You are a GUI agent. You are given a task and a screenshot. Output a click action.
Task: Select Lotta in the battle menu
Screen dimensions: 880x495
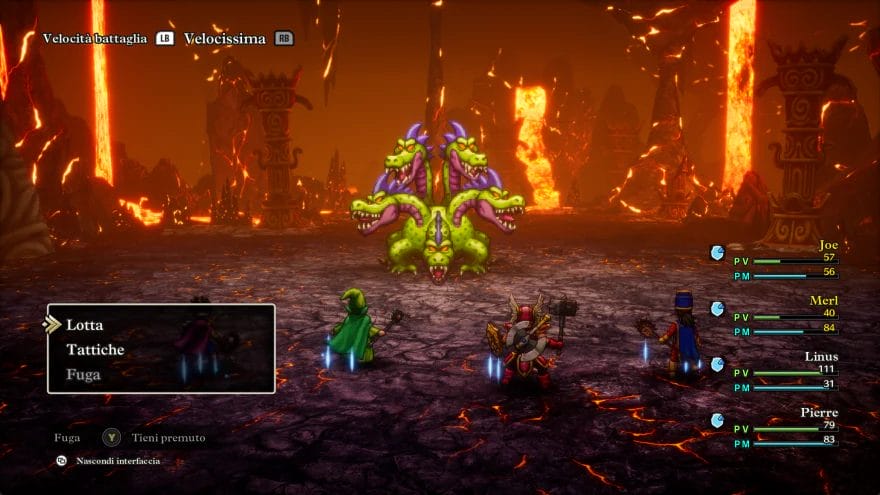tap(85, 325)
